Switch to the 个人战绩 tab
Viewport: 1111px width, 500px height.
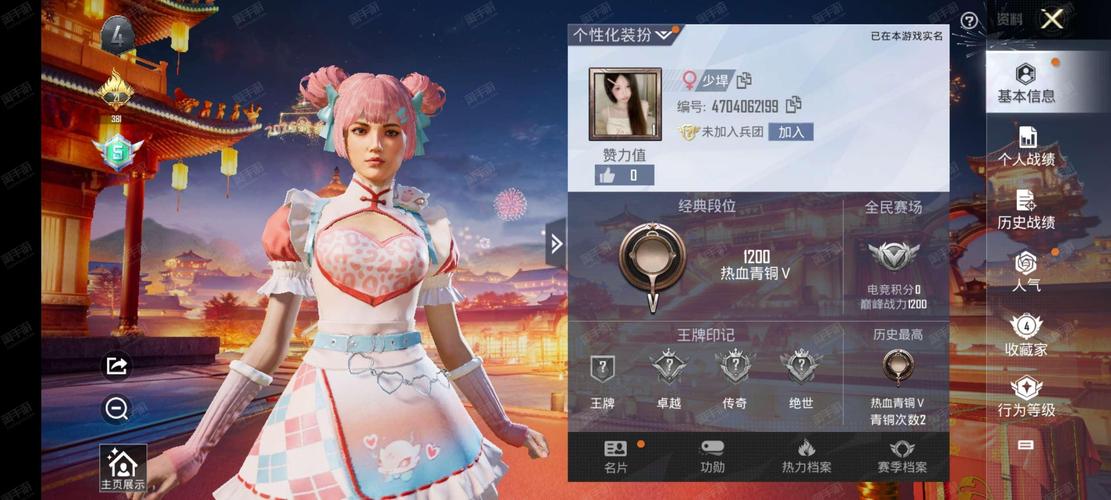1026,147
